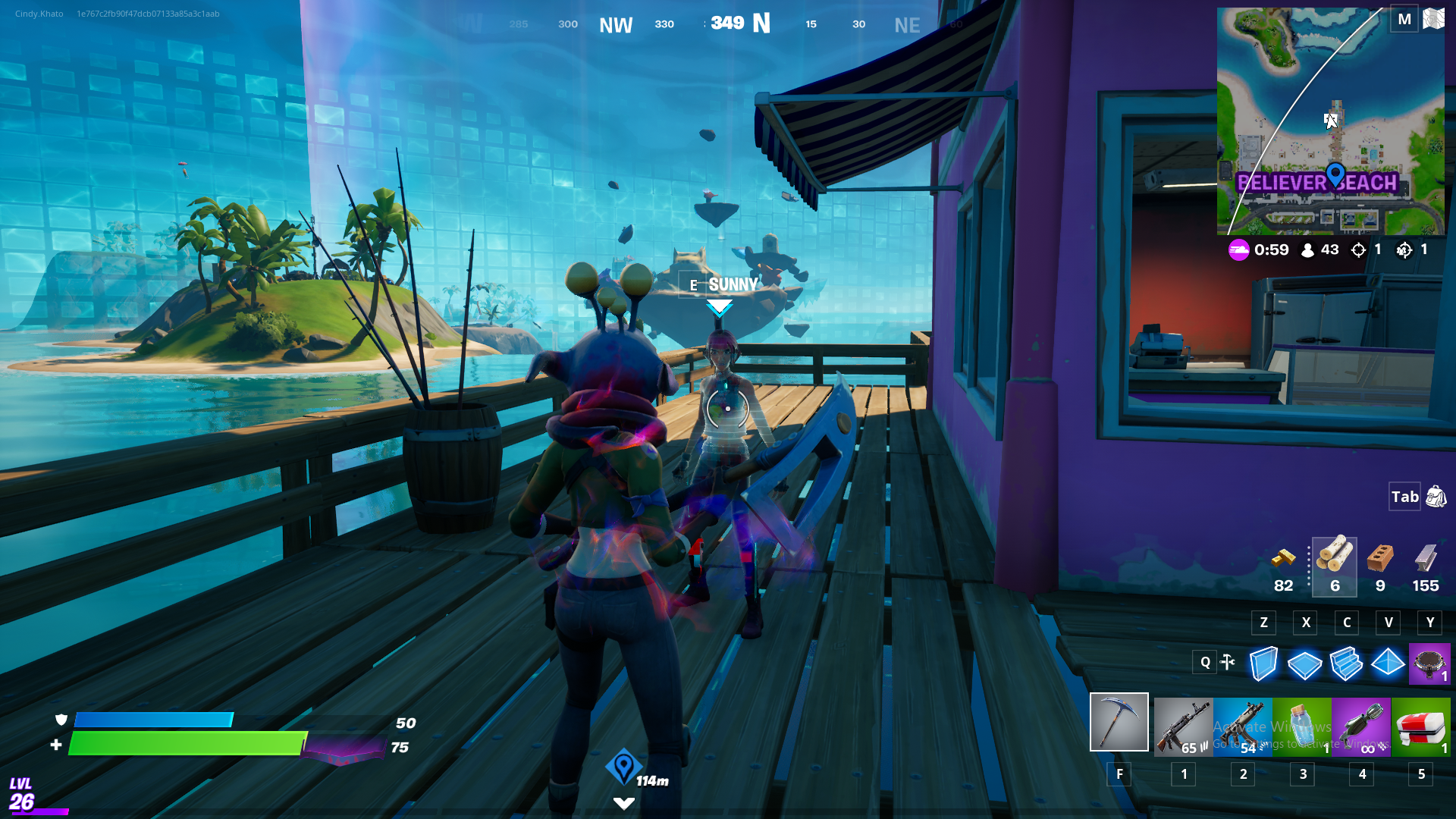Open the Believer Beach minimap
The height and width of the screenshot is (819, 1456).
click(1330, 121)
